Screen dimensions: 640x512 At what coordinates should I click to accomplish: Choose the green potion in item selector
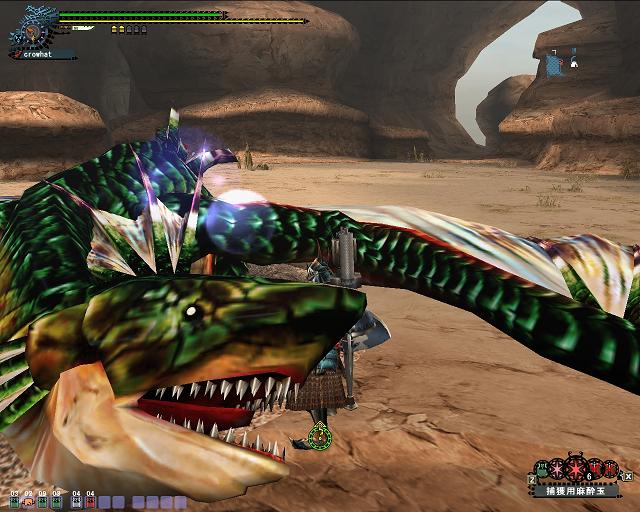pyautogui.click(x=543, y=468)
